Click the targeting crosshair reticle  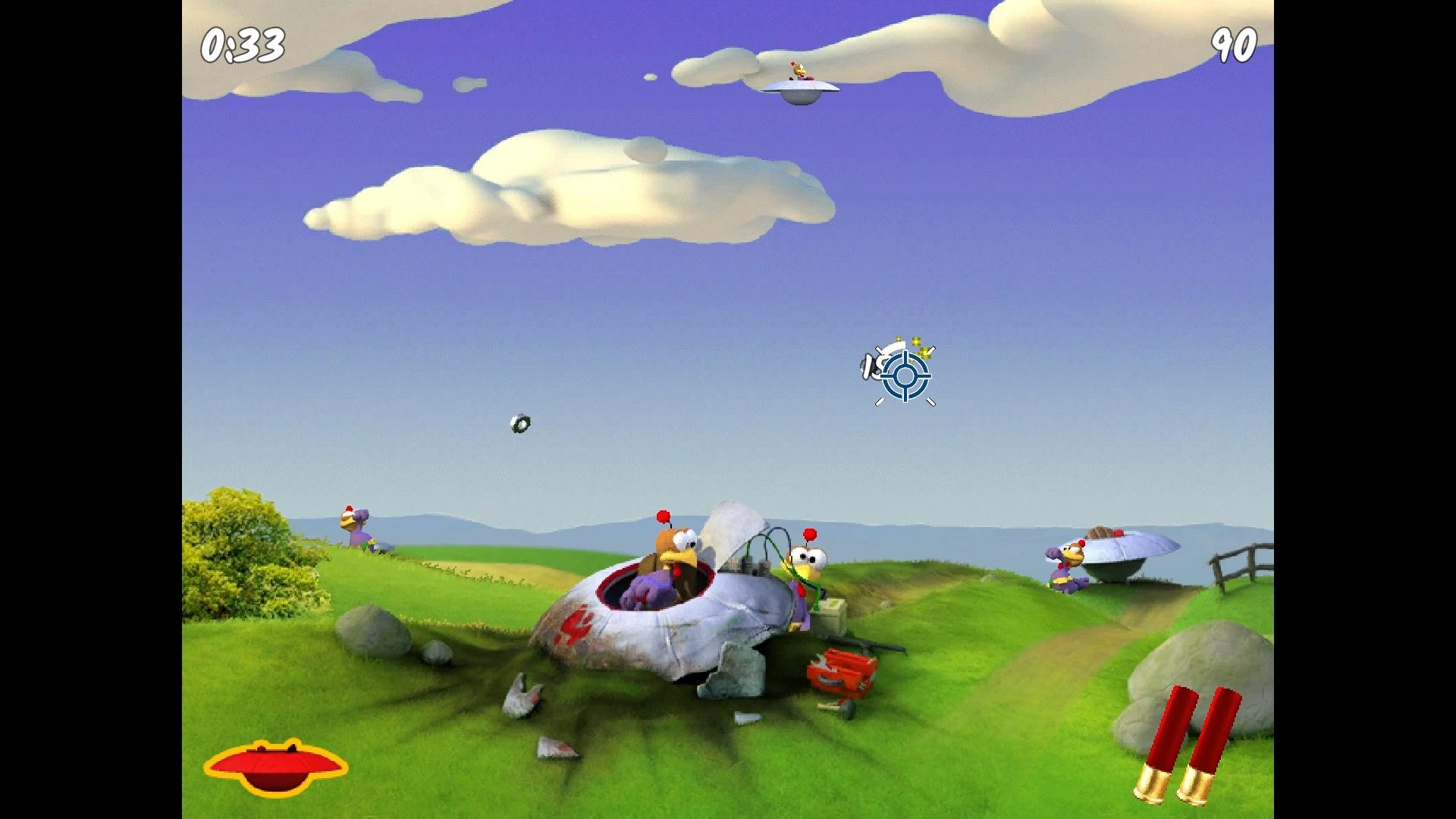(904, 377)
